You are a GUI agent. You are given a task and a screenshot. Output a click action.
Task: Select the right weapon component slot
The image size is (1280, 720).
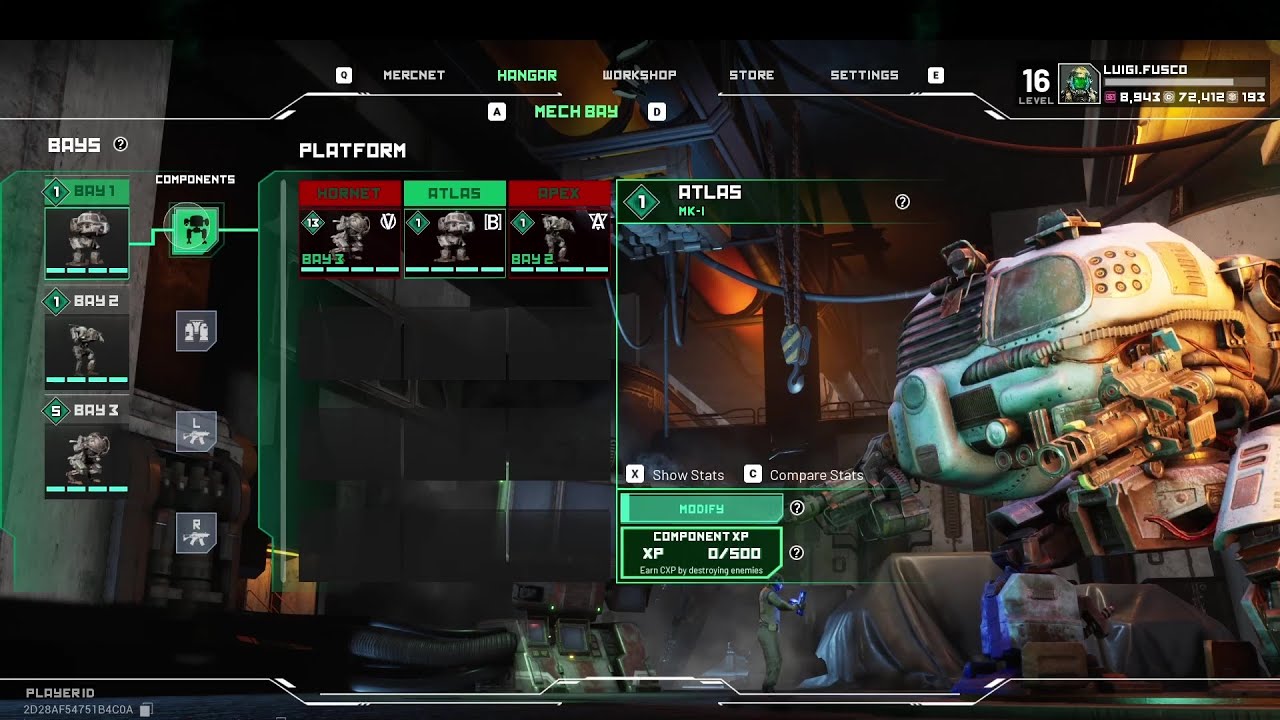pos(196,533)
